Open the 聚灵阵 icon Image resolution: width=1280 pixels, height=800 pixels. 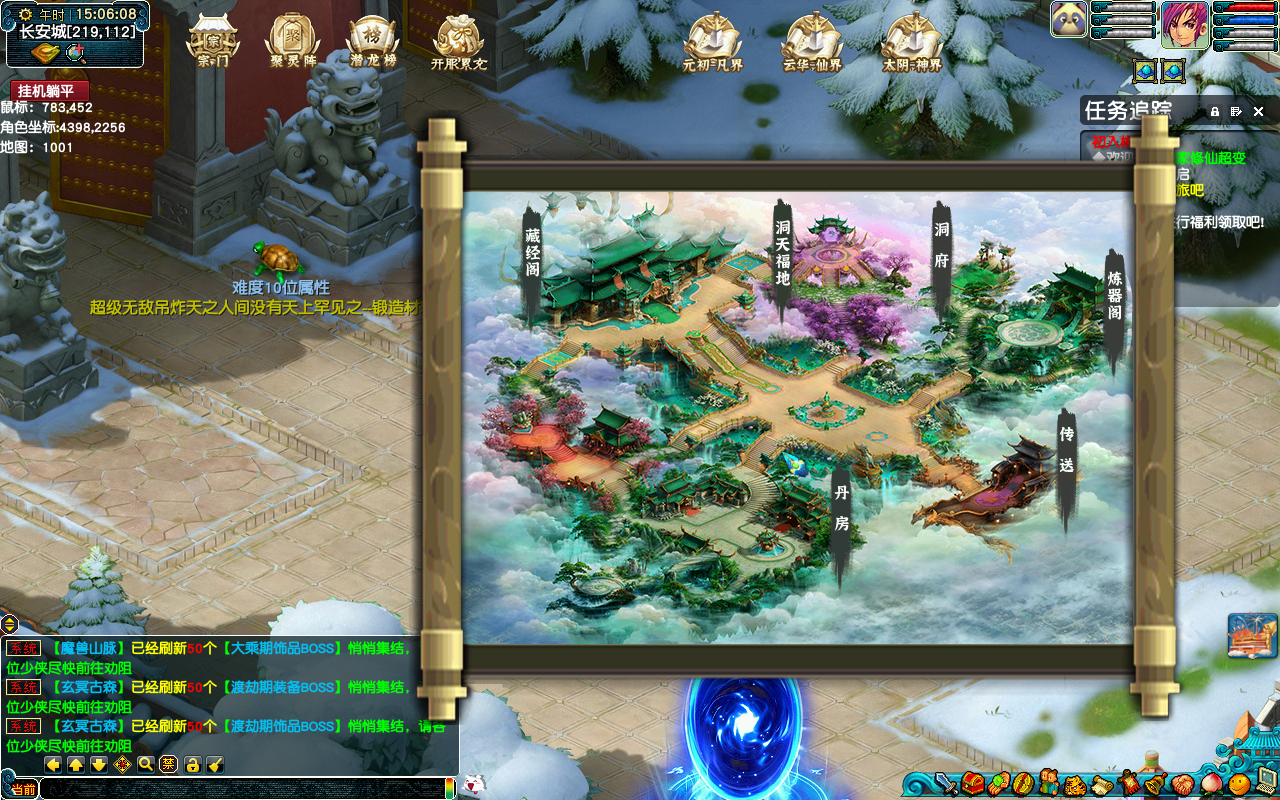[x=292, y=40]
